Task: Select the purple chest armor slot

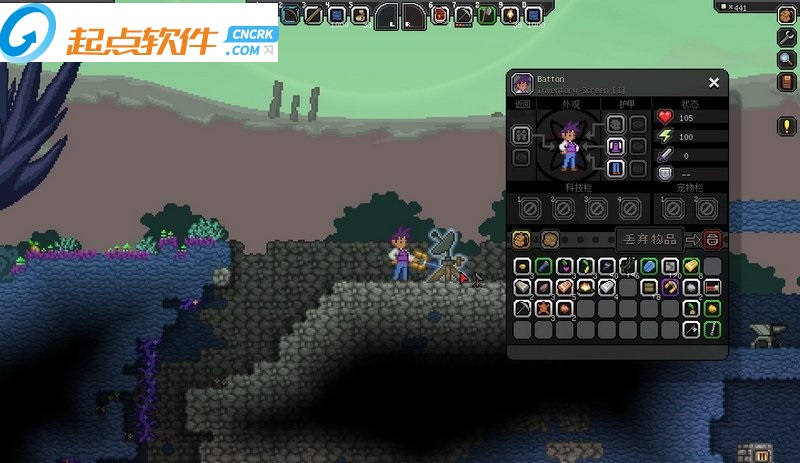Action: tap(616, 146)
